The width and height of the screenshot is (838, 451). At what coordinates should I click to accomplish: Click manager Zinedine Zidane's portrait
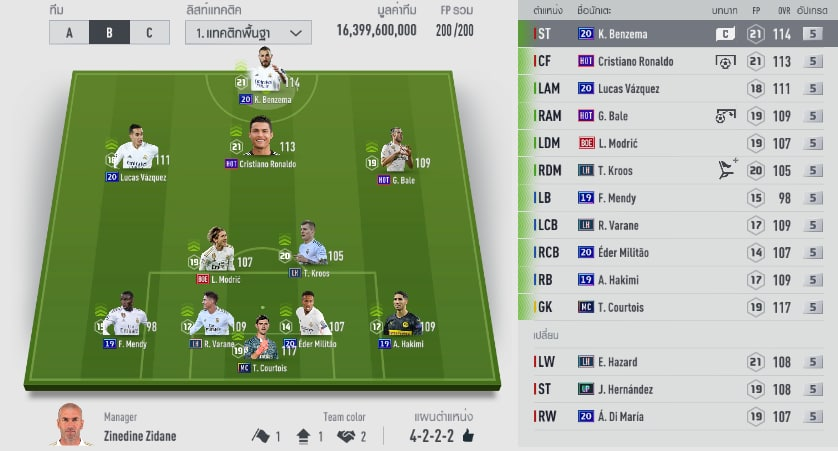[70, 426]
